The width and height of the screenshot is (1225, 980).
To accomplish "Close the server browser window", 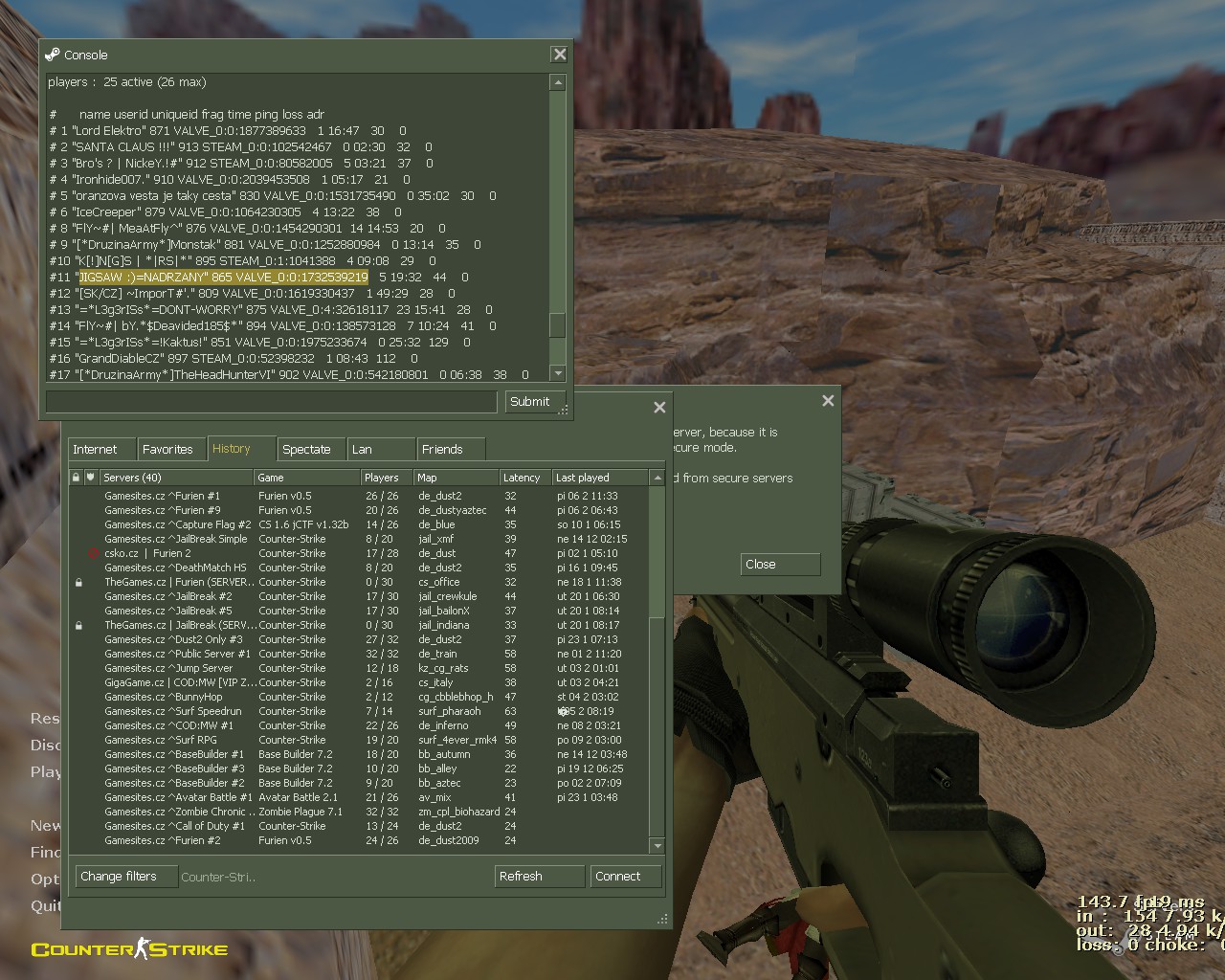I will tap(659, 408).
